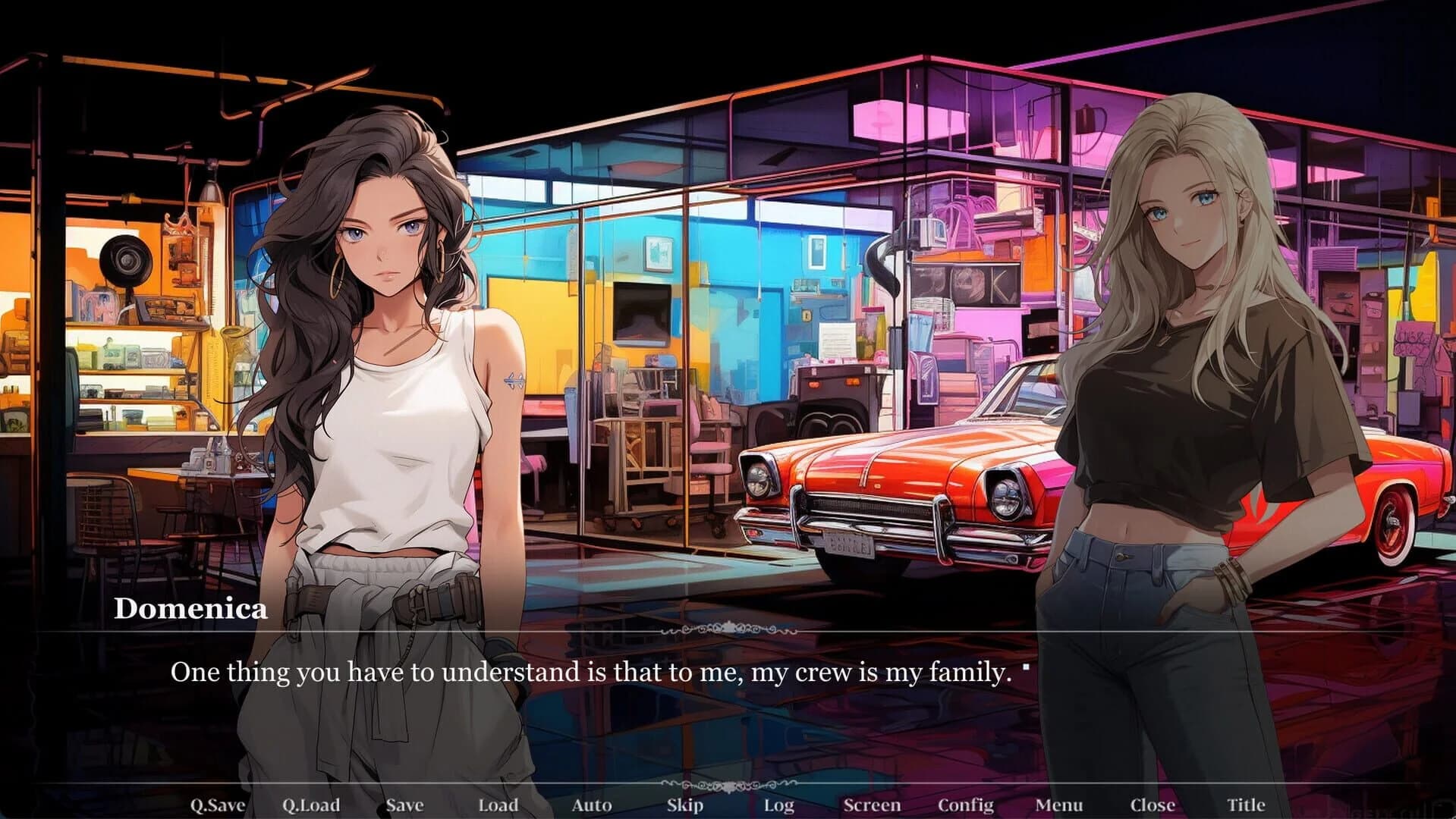This screenshot has width=1456, height=819.
Task: Click the dialogue text to advance the story
Action: click(592, 670)
